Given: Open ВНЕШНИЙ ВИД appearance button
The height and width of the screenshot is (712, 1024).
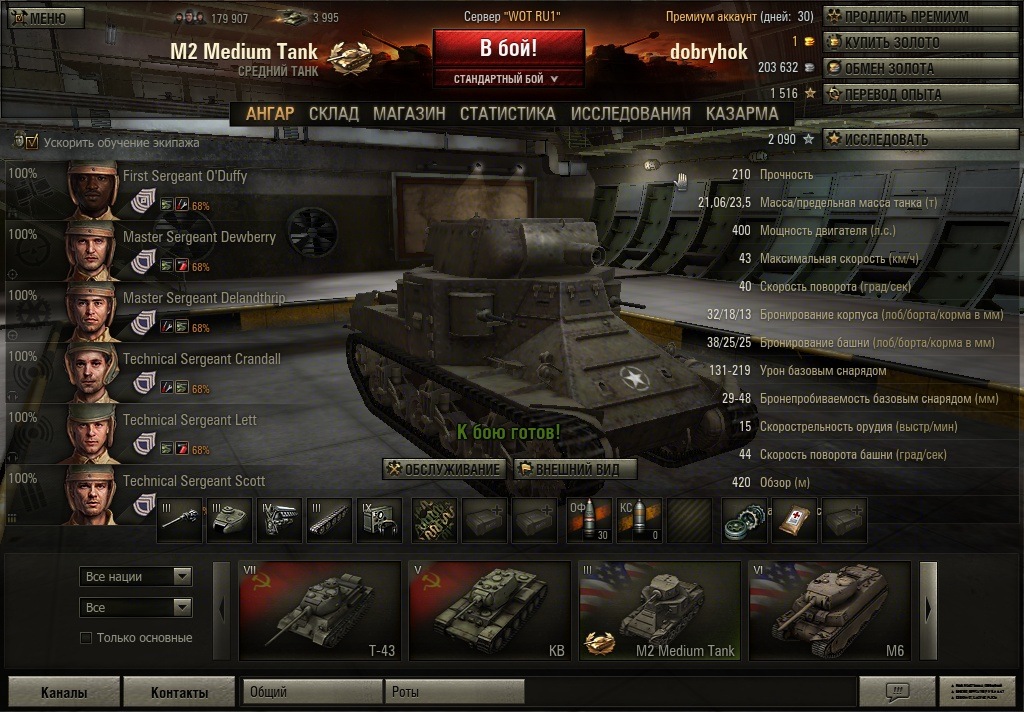Looking at the screenshot, I should pos(575,469).
